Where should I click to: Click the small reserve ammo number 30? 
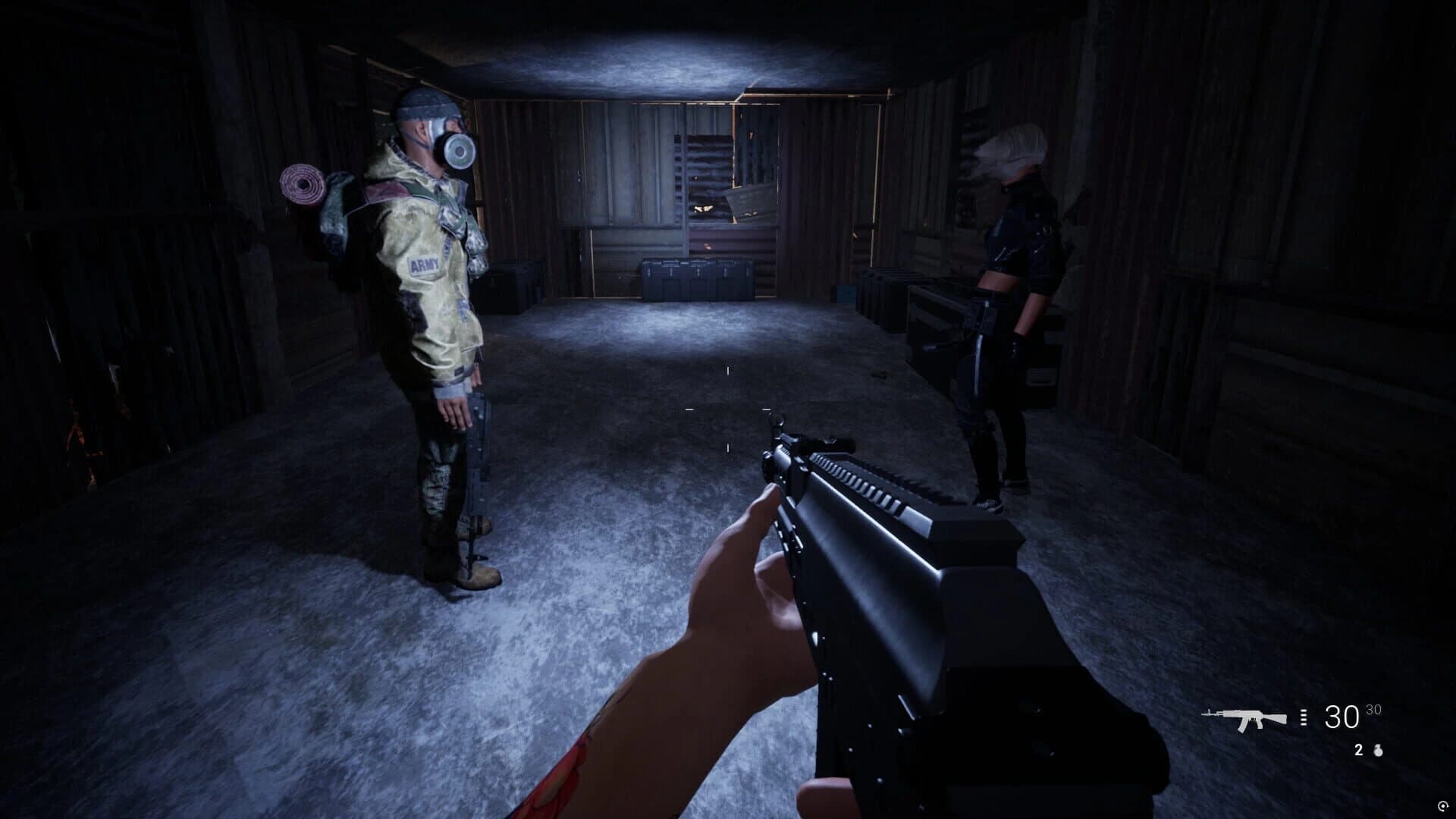pos(1373,711)
